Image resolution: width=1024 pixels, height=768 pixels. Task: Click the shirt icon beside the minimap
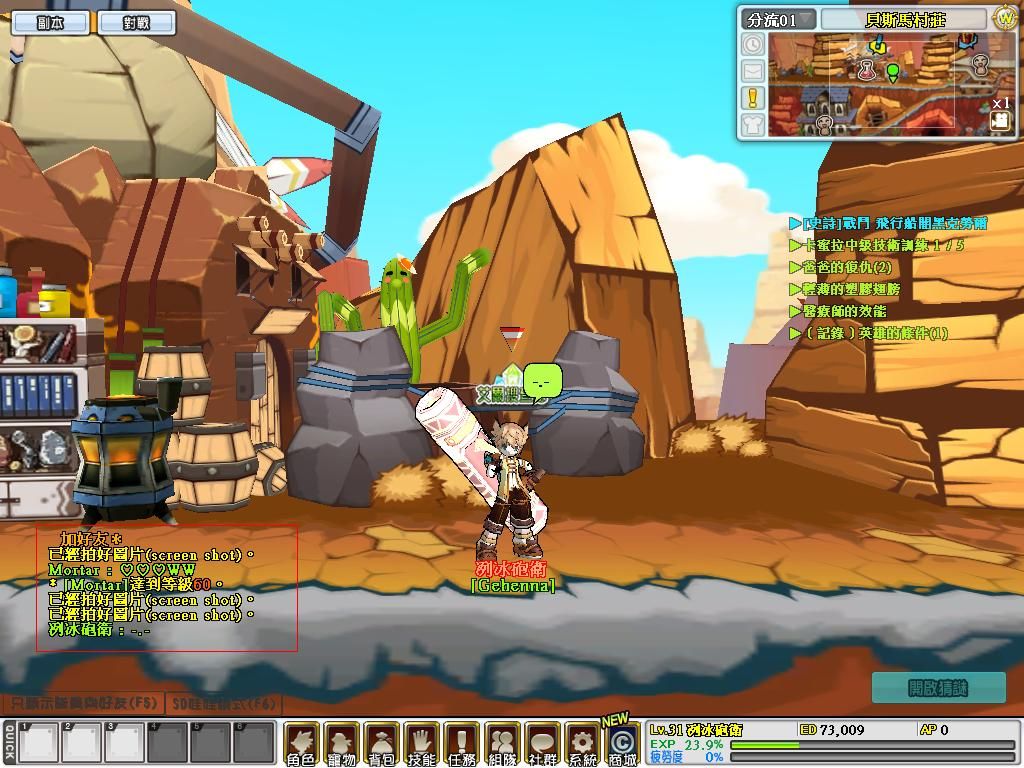(x=752, y=124)
